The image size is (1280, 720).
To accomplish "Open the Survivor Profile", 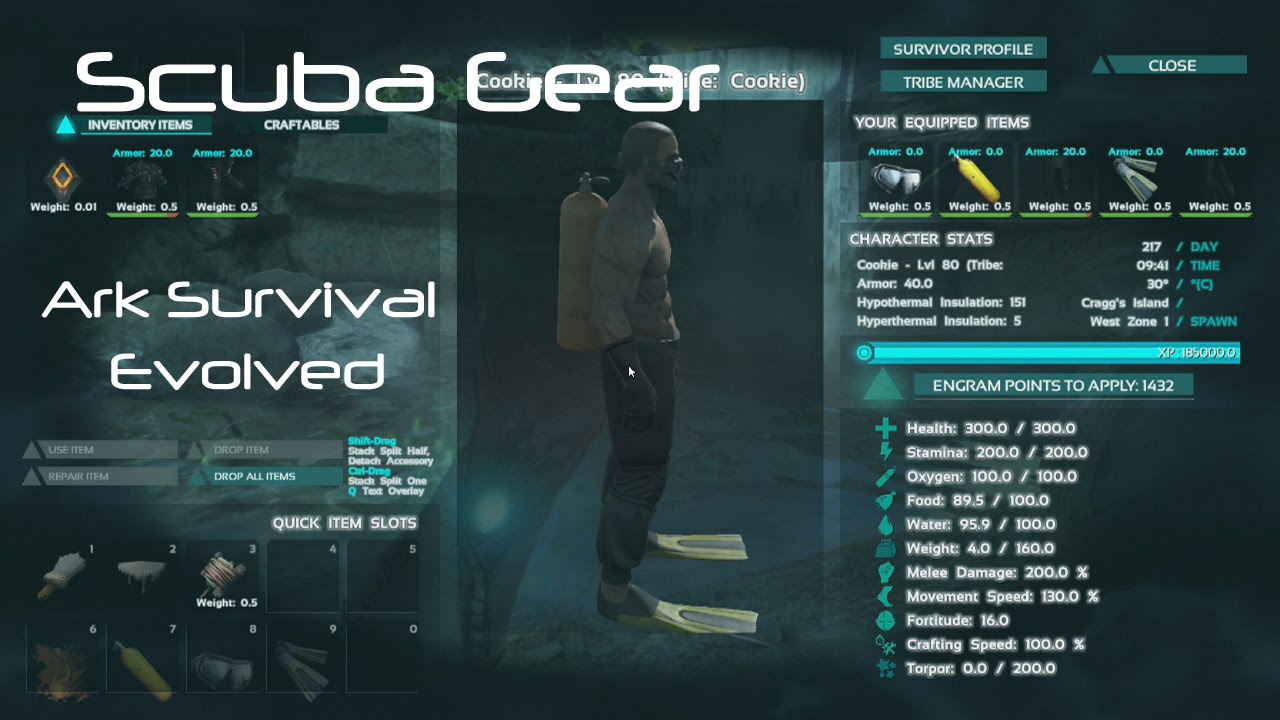I will (962, 48).
